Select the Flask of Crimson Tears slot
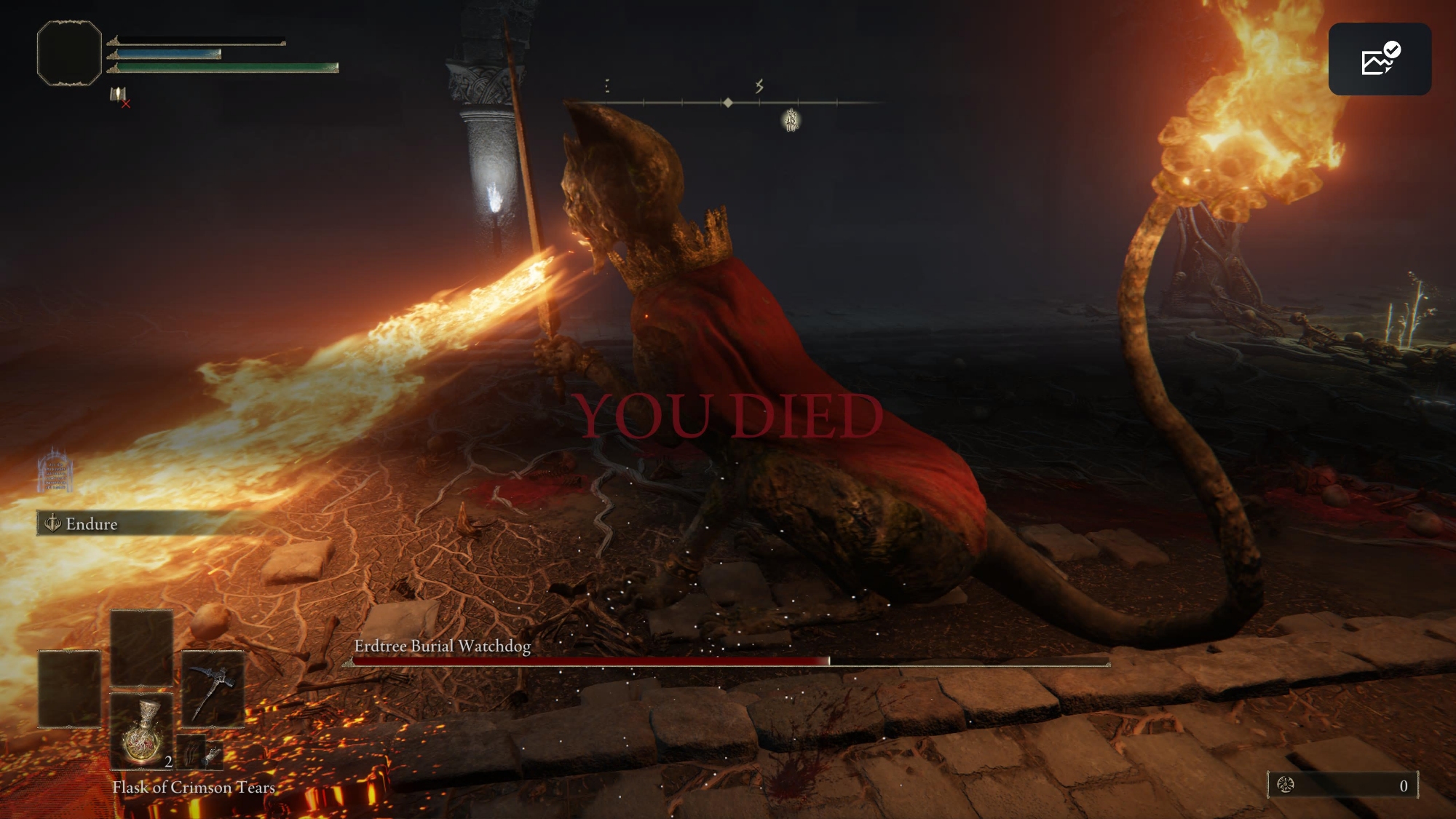This screenshot has width=1456, height=819. pyautogui.click(x=142, y=730)
